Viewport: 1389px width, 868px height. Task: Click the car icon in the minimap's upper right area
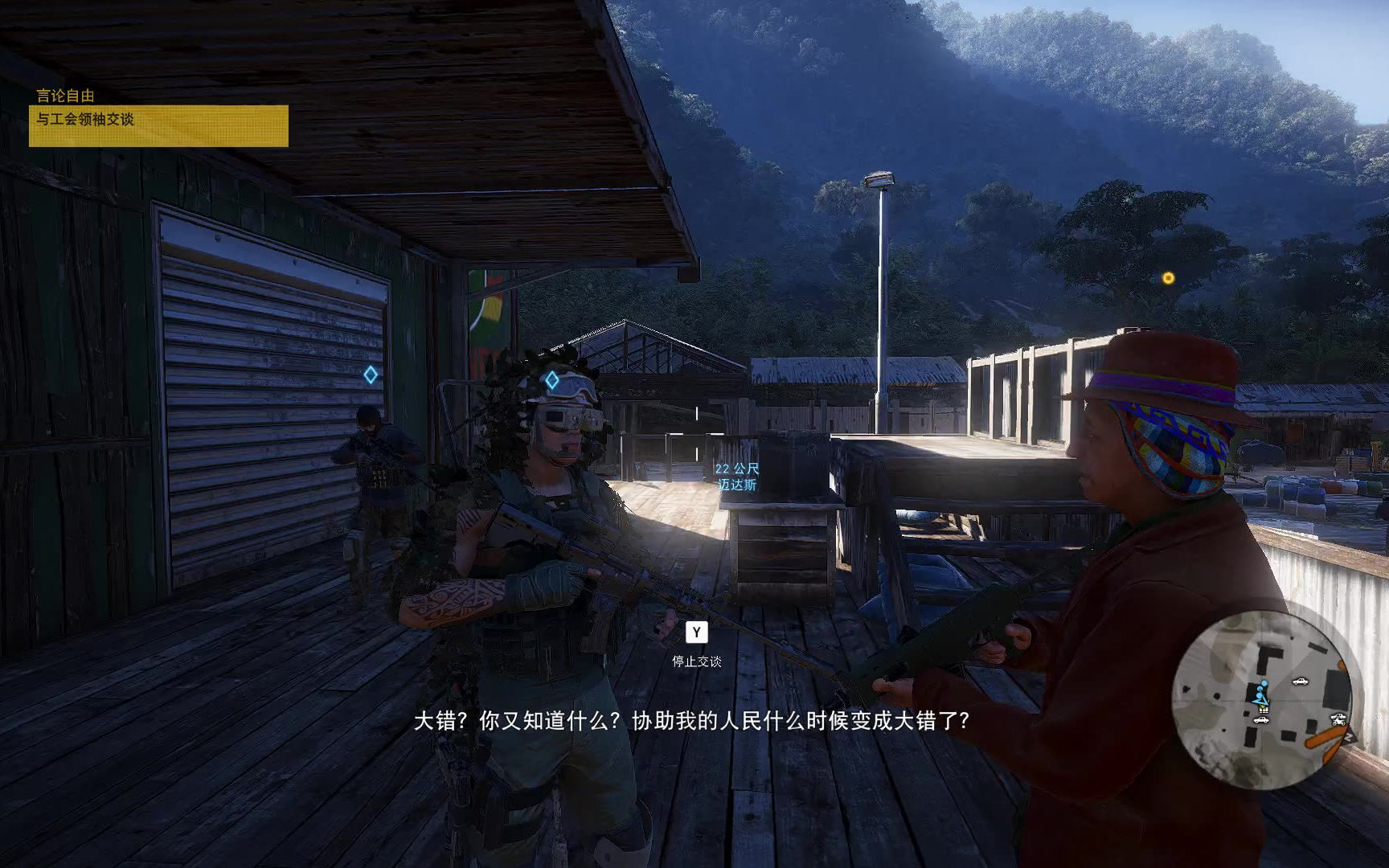[x=1301, y=682]
